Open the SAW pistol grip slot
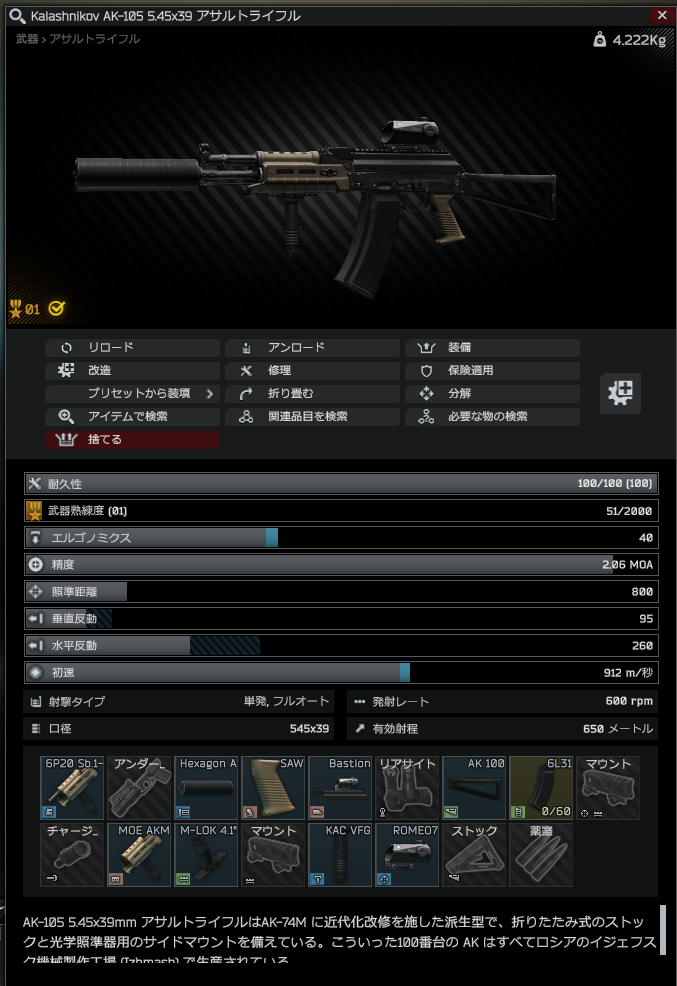The image size is (677, 986). [273, 788]
